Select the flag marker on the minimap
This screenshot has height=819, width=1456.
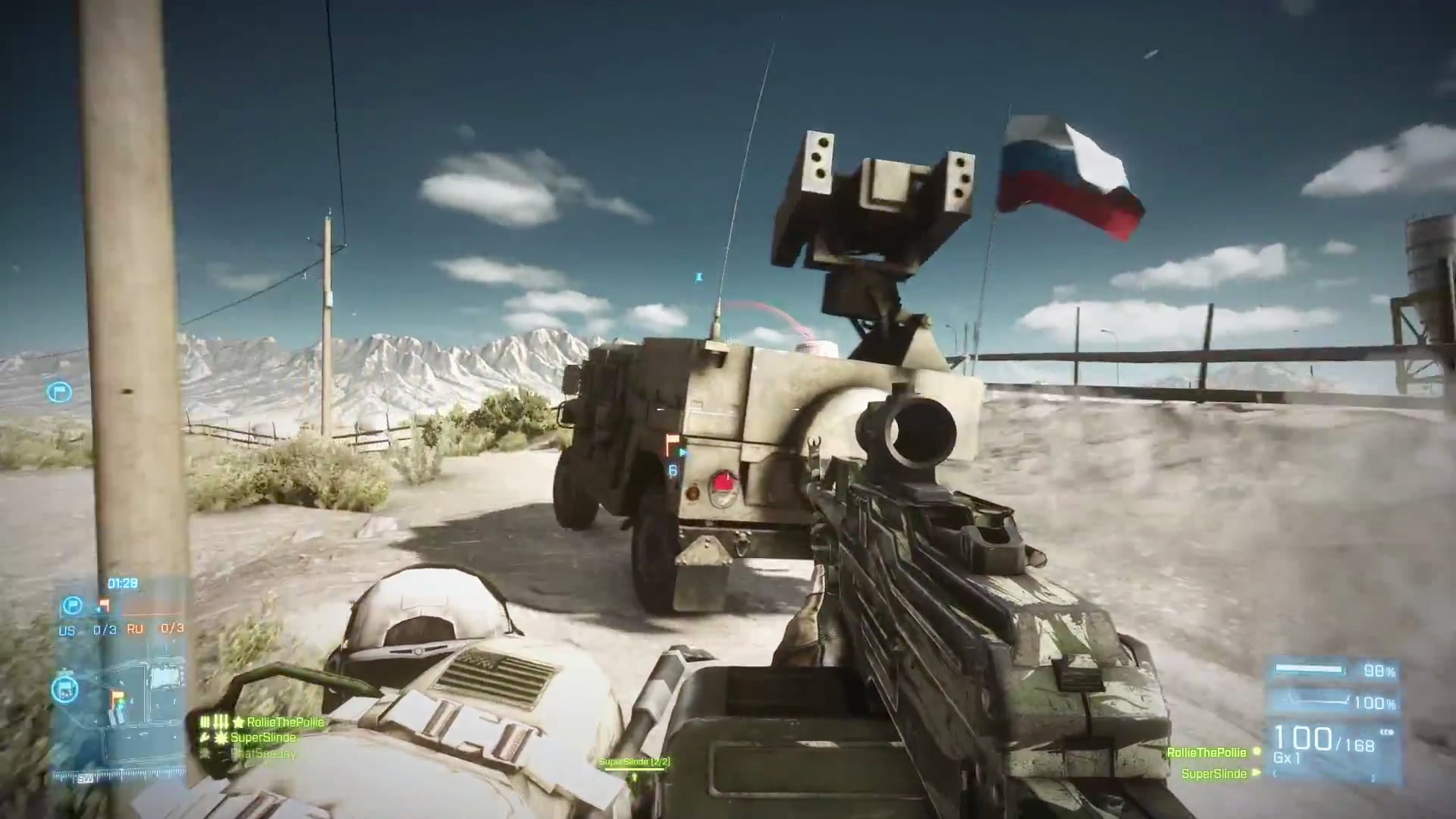coord(116,695)
